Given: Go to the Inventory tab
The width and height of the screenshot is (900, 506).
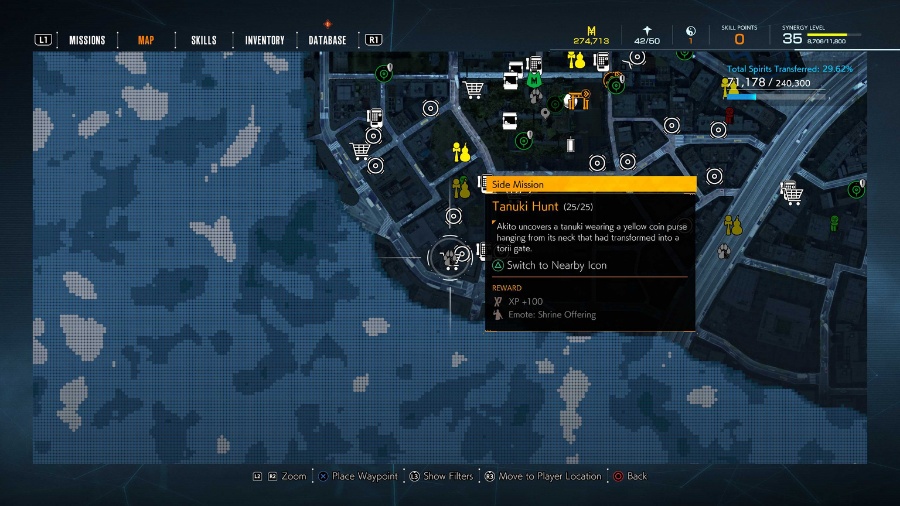Looking at the screenshot, I should [x=264, y=40].
